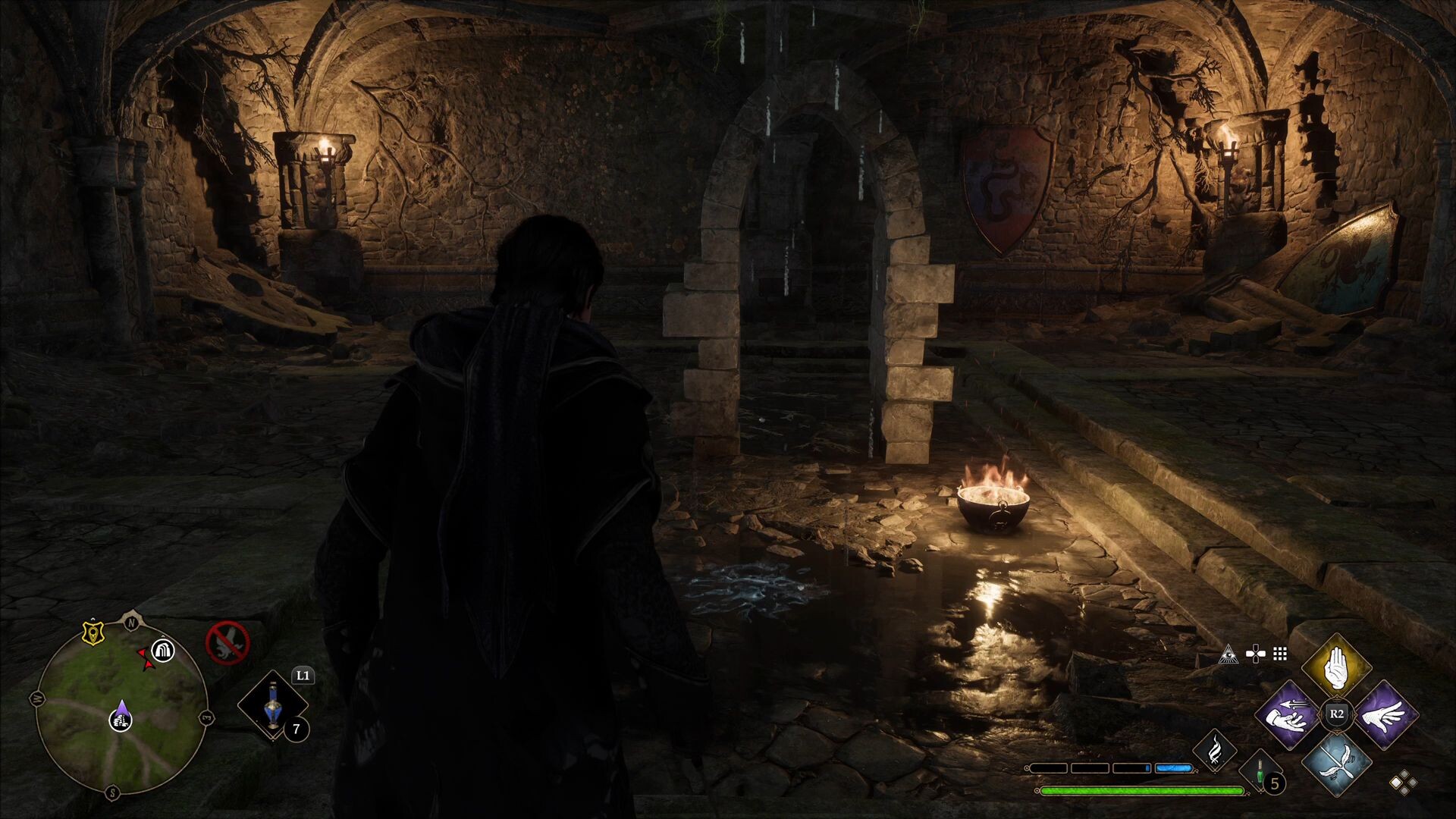Click the crossed-out bird no-flying icon
Viewport: 1456px width, 819px height.
point(227,642)
